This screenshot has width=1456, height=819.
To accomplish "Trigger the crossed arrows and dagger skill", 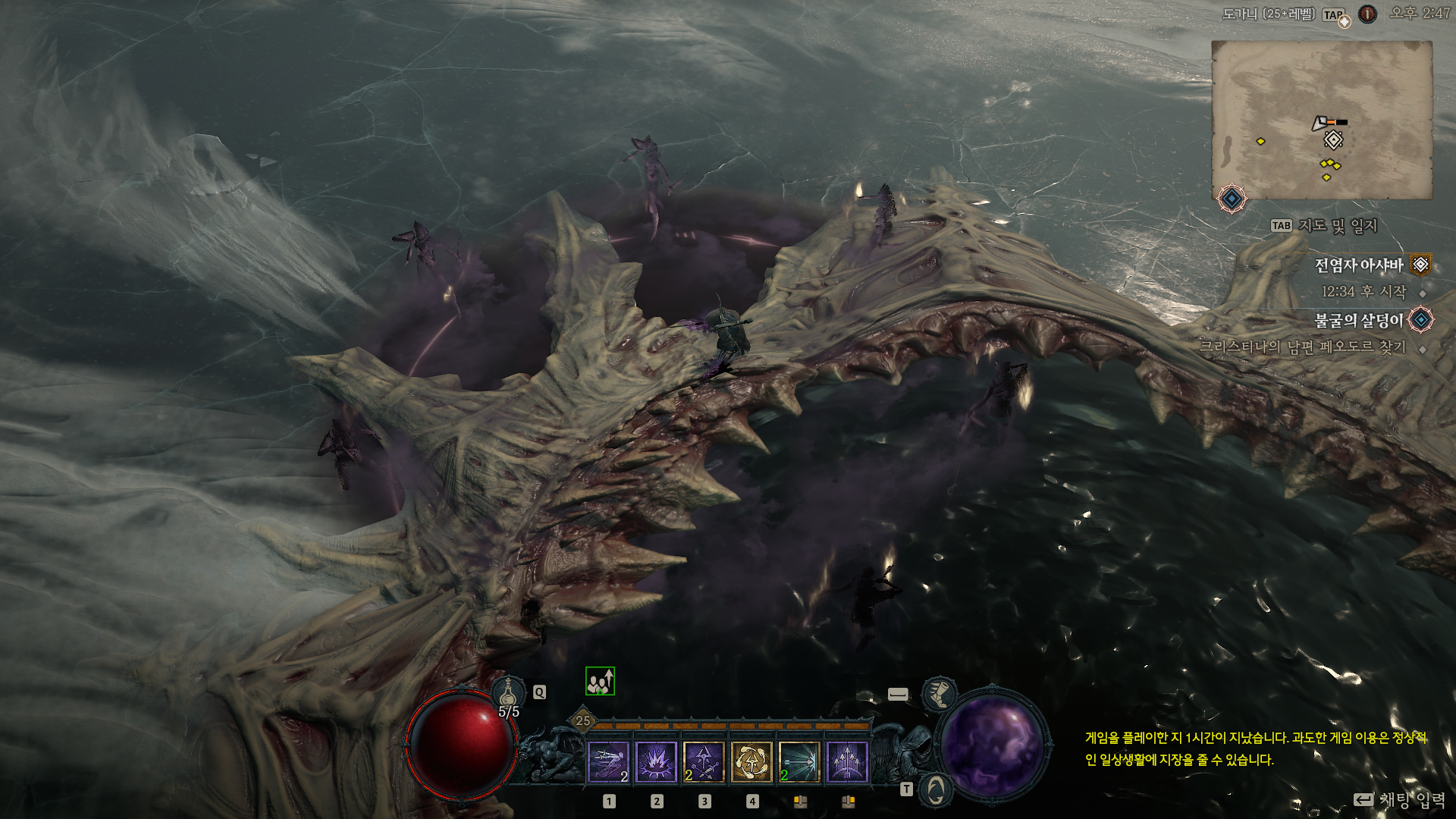I will point(704,761).
